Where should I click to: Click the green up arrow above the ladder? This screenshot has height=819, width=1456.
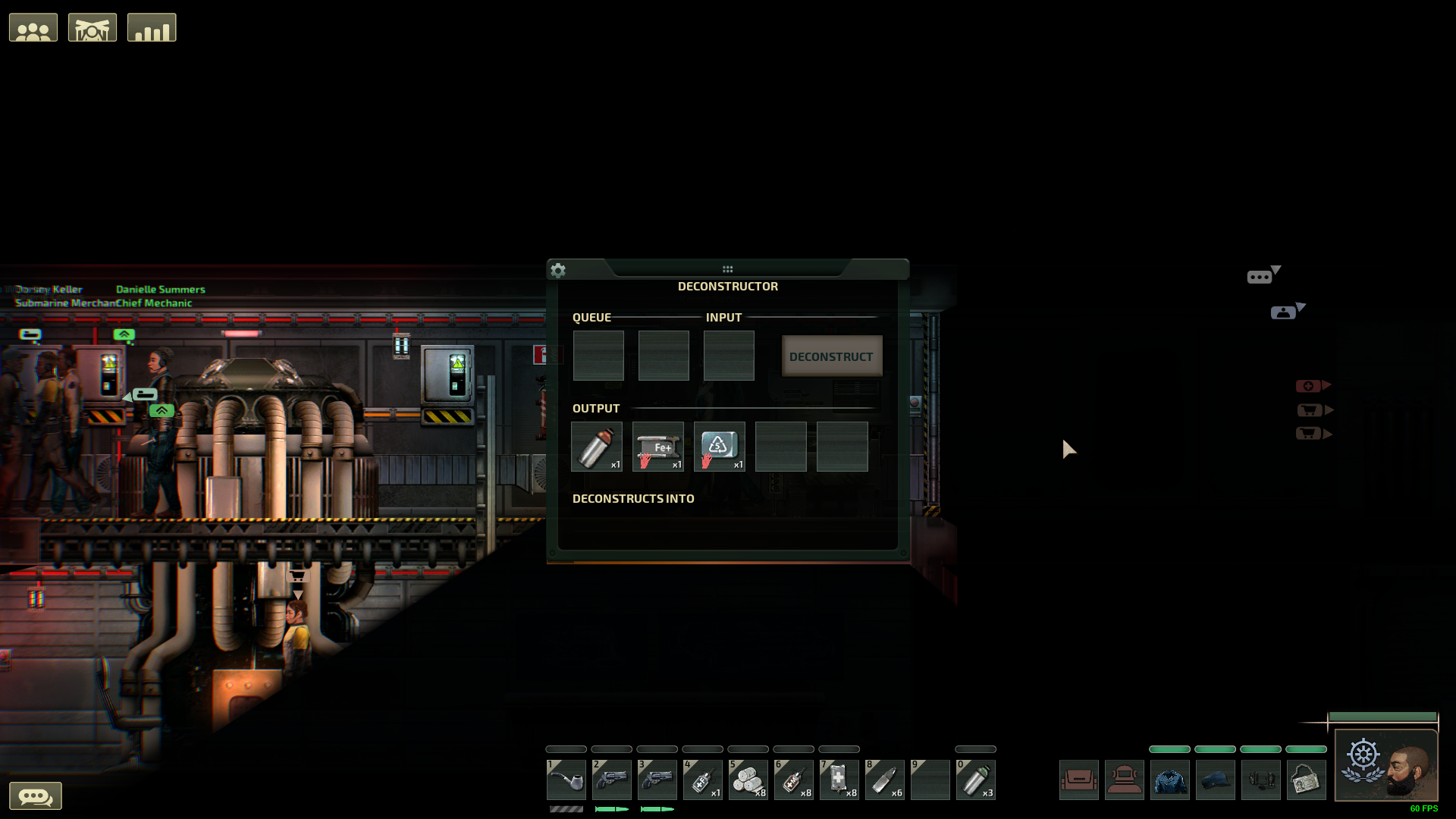pos(125,333)
